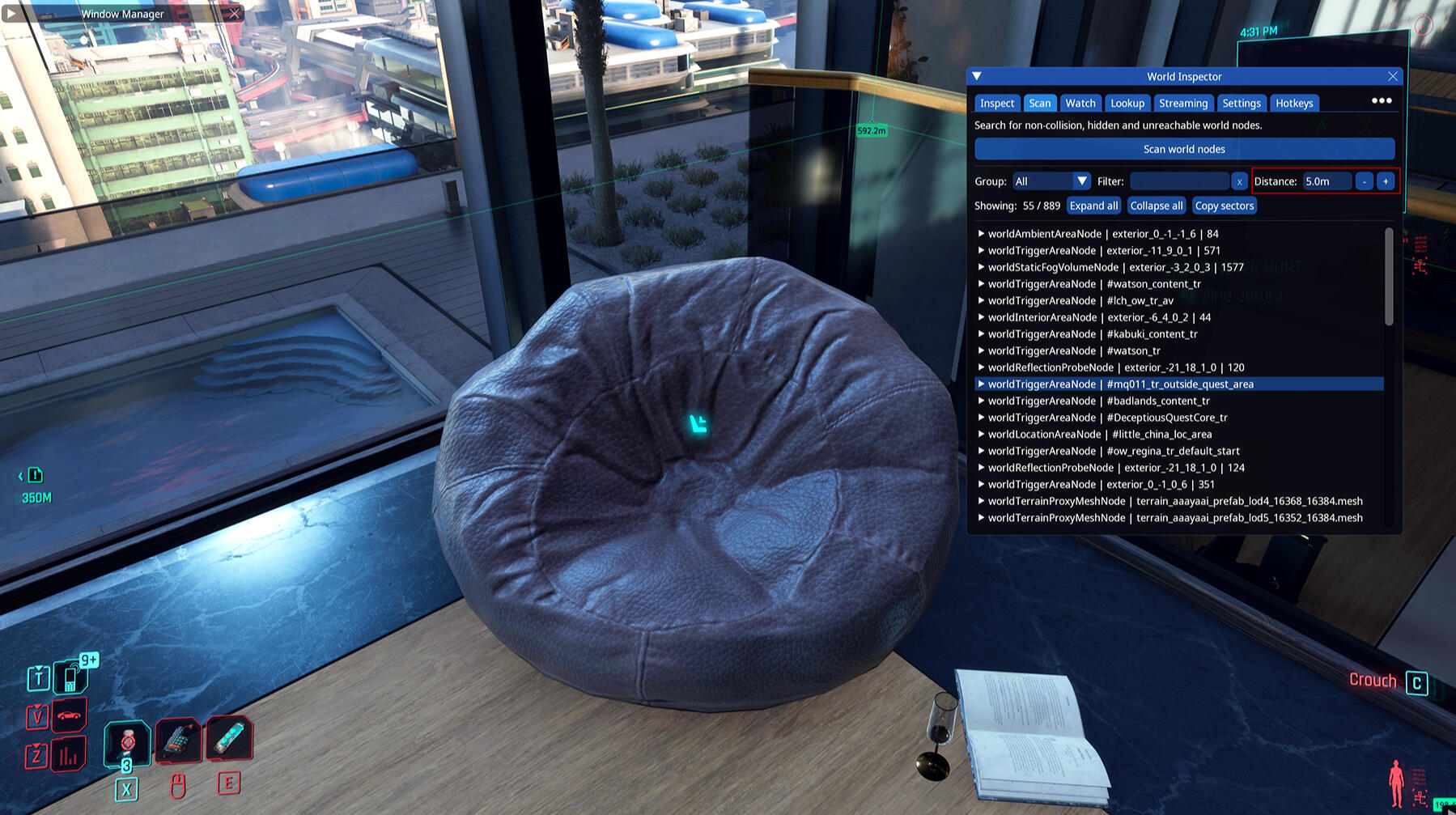Decrease scan distance with minus button
Viewport: 1456px width, 815px height.
tap(1364, 181)
